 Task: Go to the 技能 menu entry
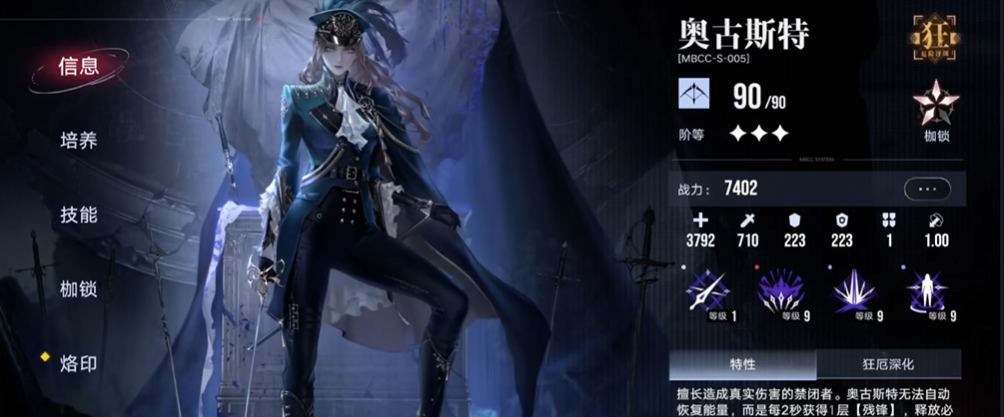click(x=78, y=215)
